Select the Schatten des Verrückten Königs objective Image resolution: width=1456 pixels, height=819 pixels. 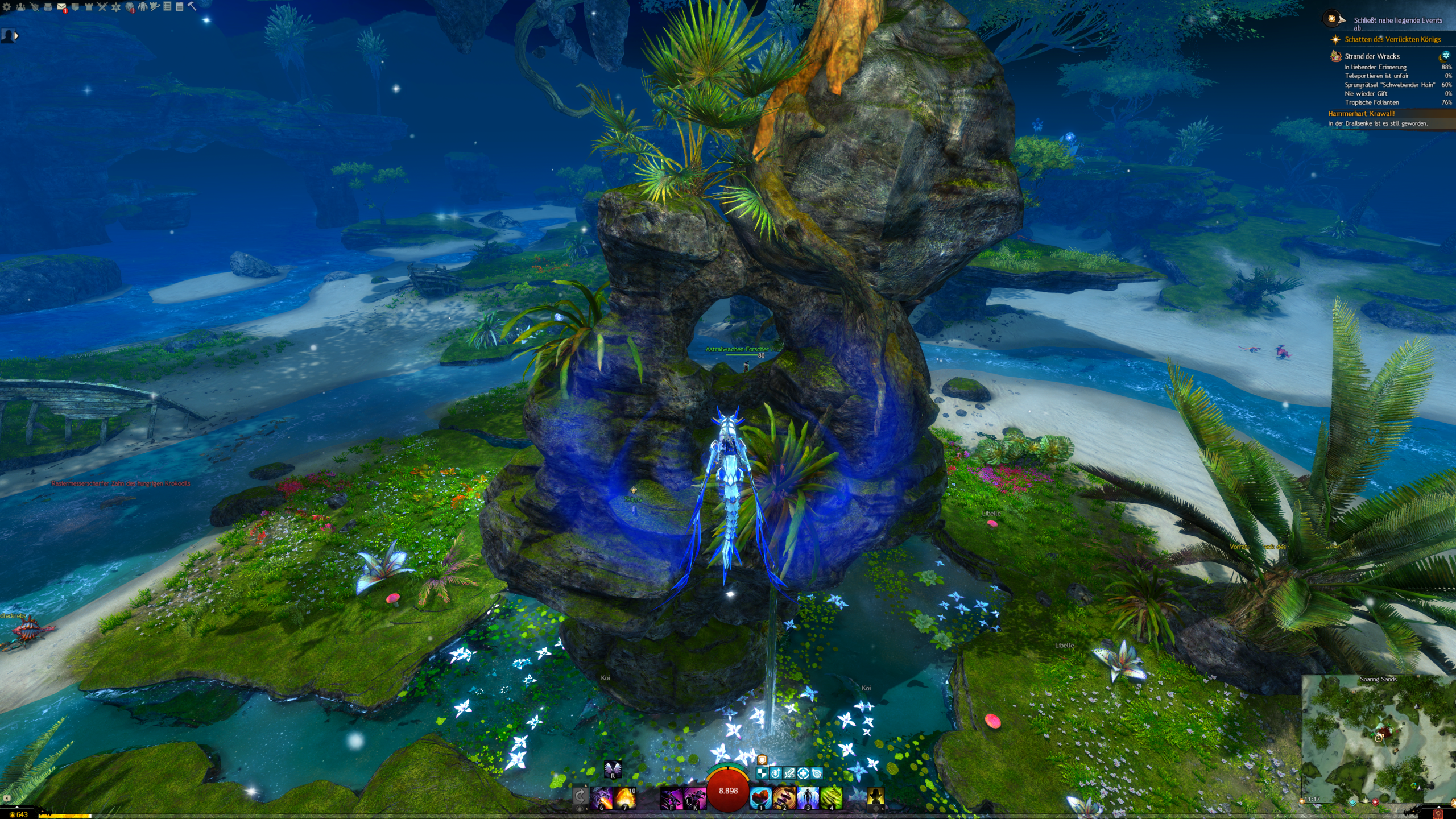pos(1392,39)
